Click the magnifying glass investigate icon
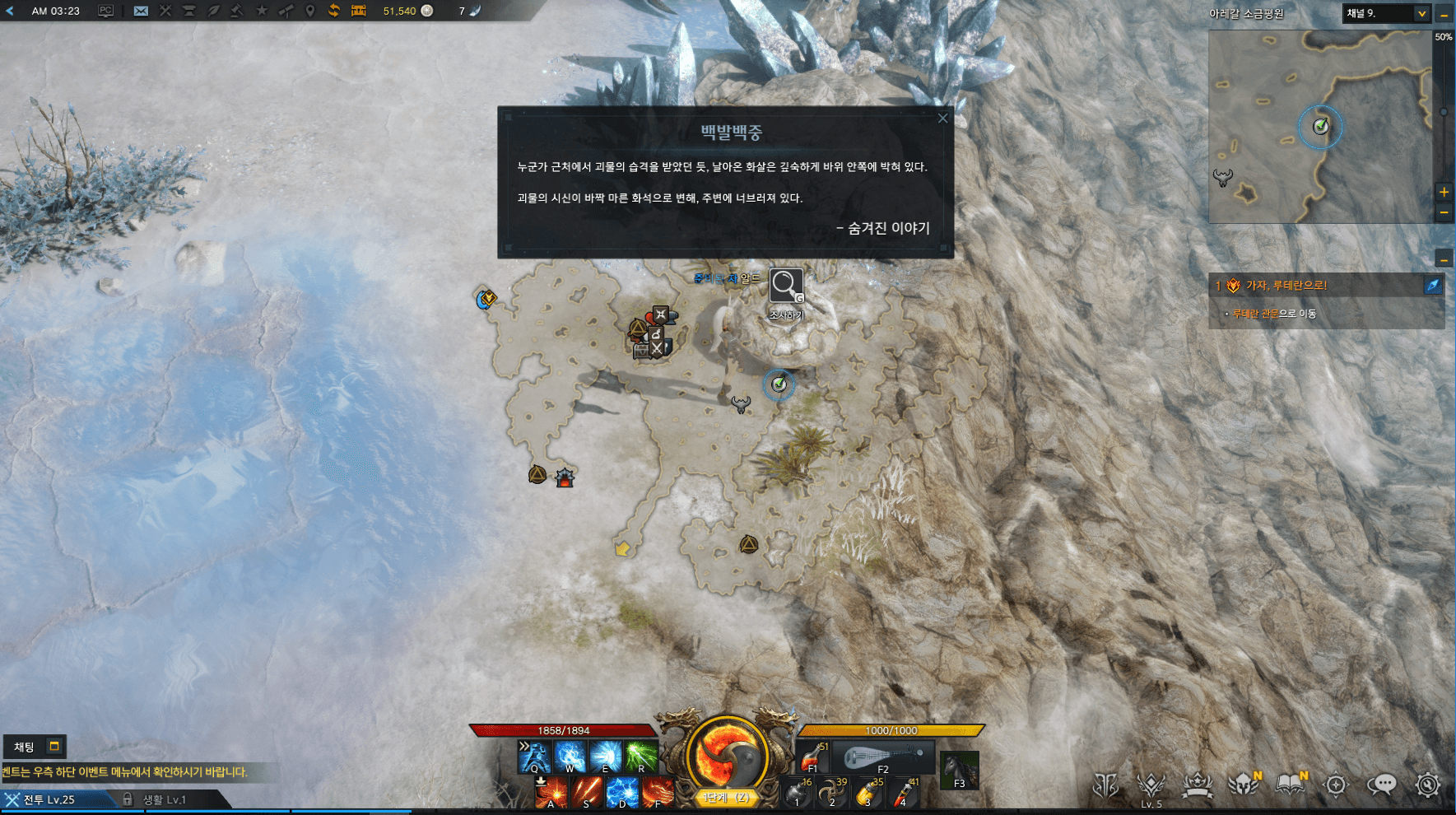Screen dimensions: 1456x815 785,286
